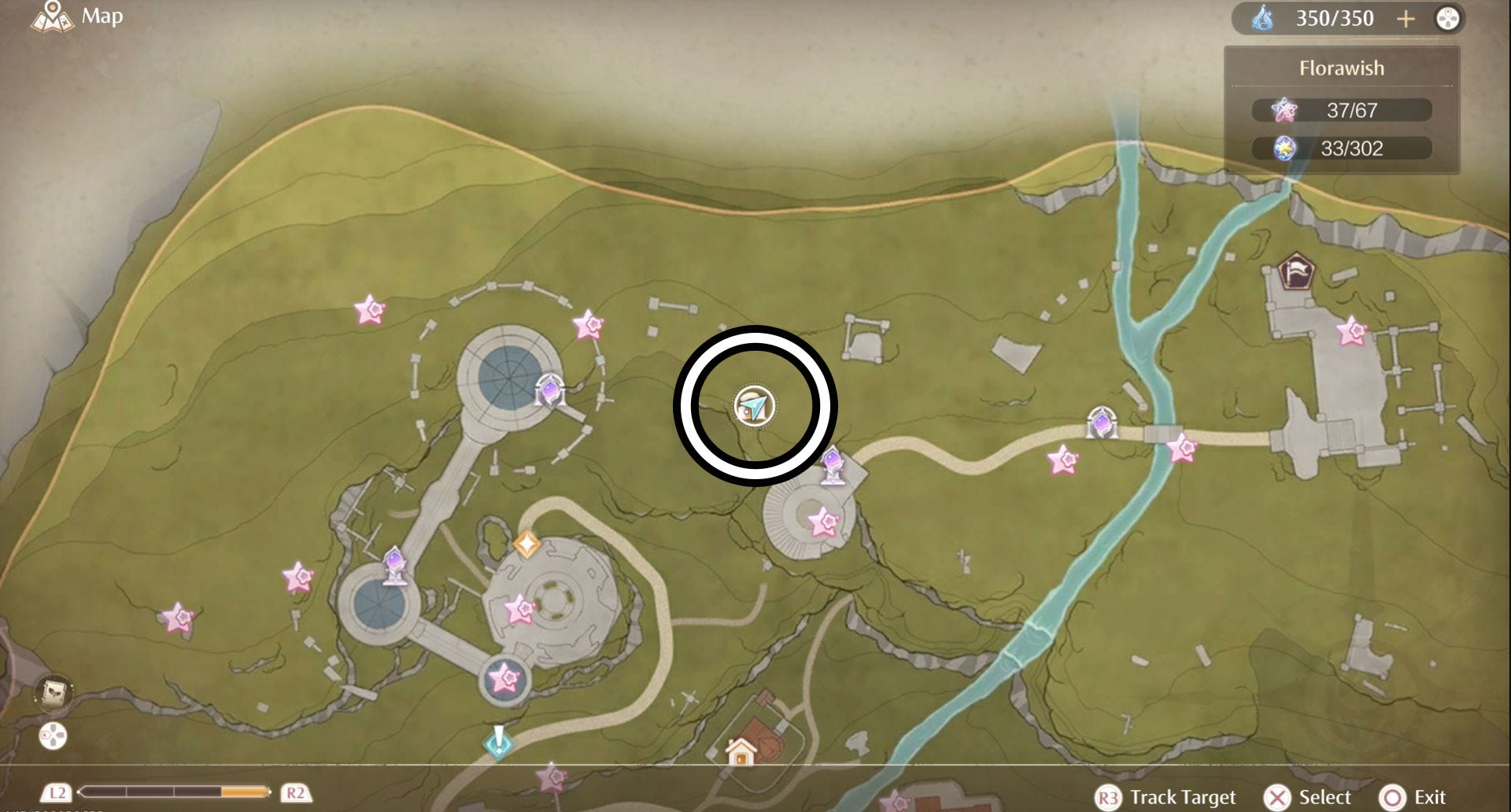
Task: Select the warp spire beside the river bridge
Action: [1102, 423]
